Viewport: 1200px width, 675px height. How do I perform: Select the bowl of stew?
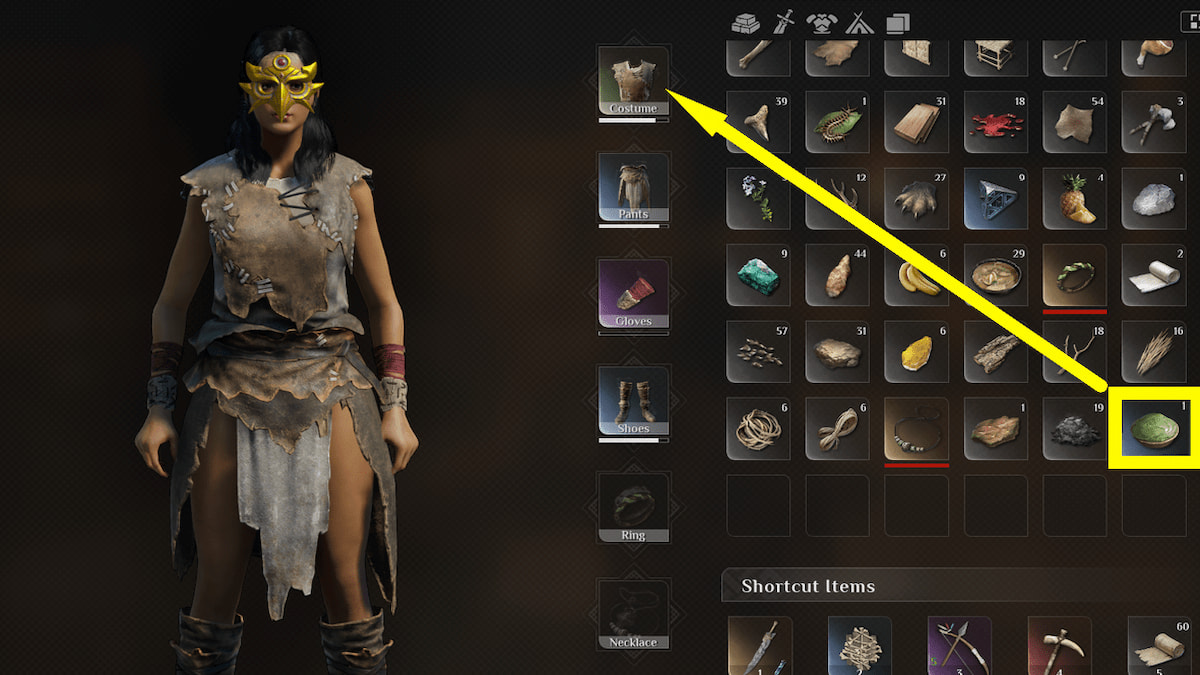(x=995, y=276)
